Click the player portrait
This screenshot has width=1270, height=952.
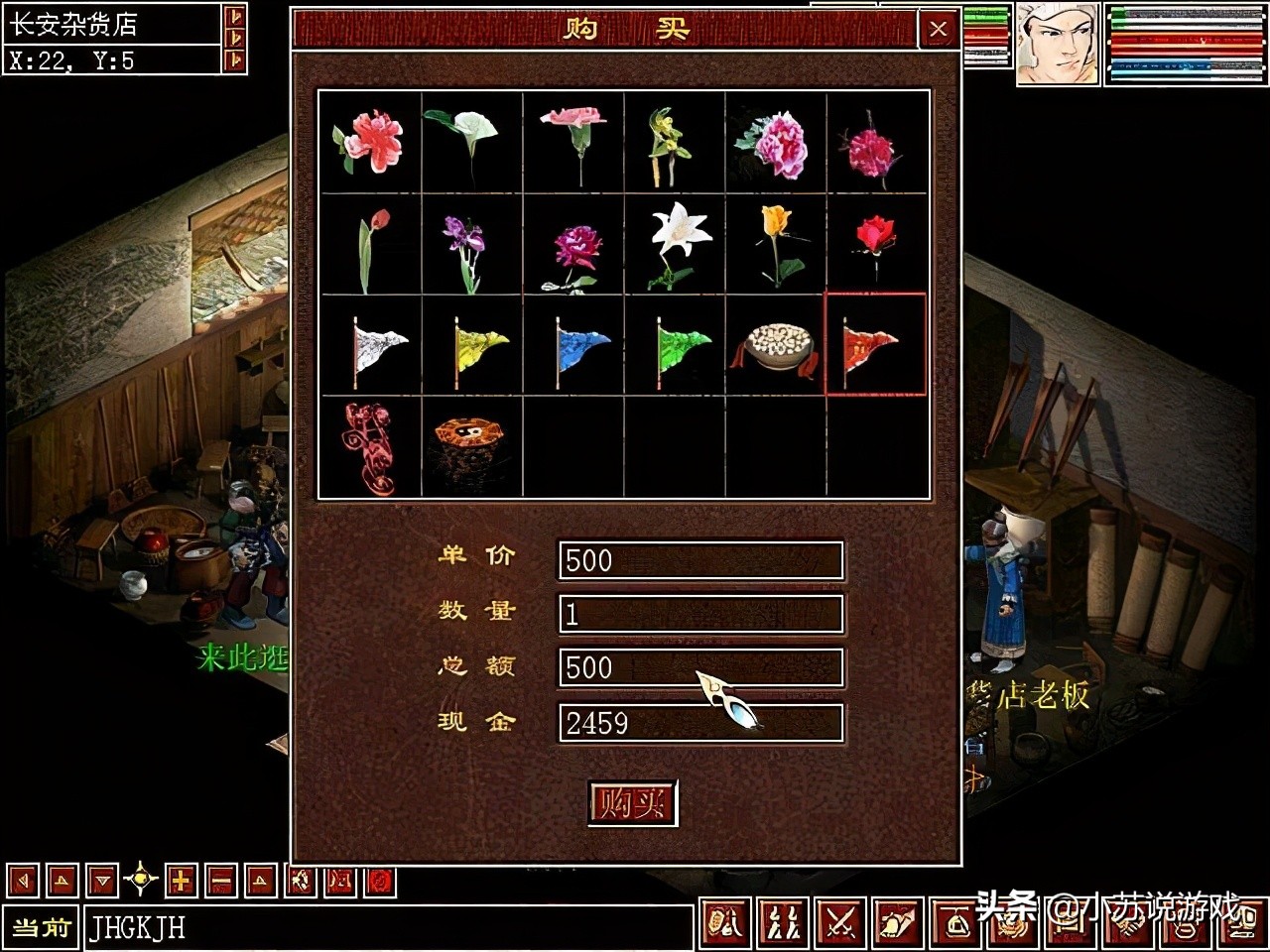pyautogui.click(x=1057, y=43)
